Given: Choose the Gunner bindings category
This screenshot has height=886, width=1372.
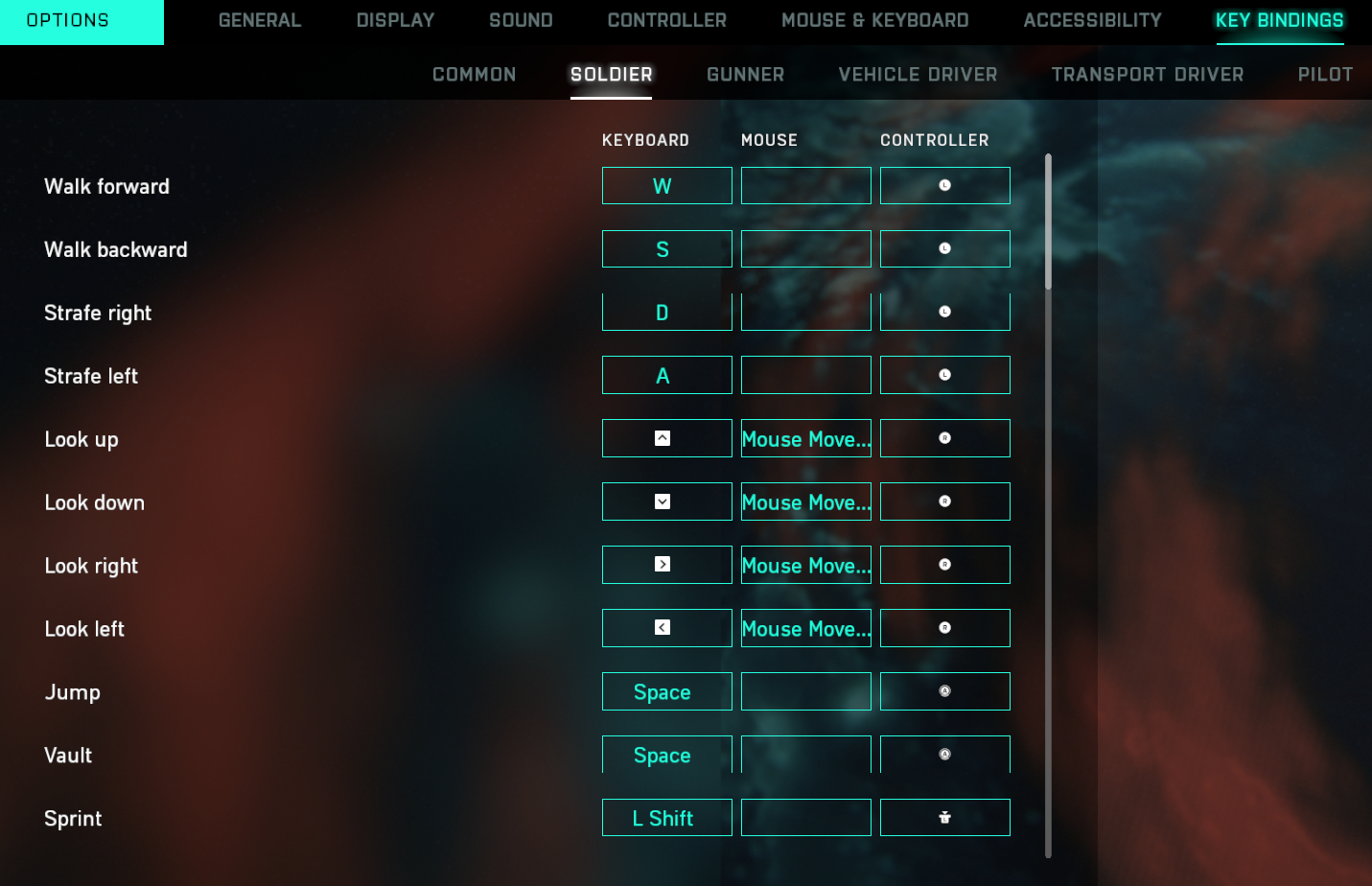Looking at the screenshot, I should point(745,75).
